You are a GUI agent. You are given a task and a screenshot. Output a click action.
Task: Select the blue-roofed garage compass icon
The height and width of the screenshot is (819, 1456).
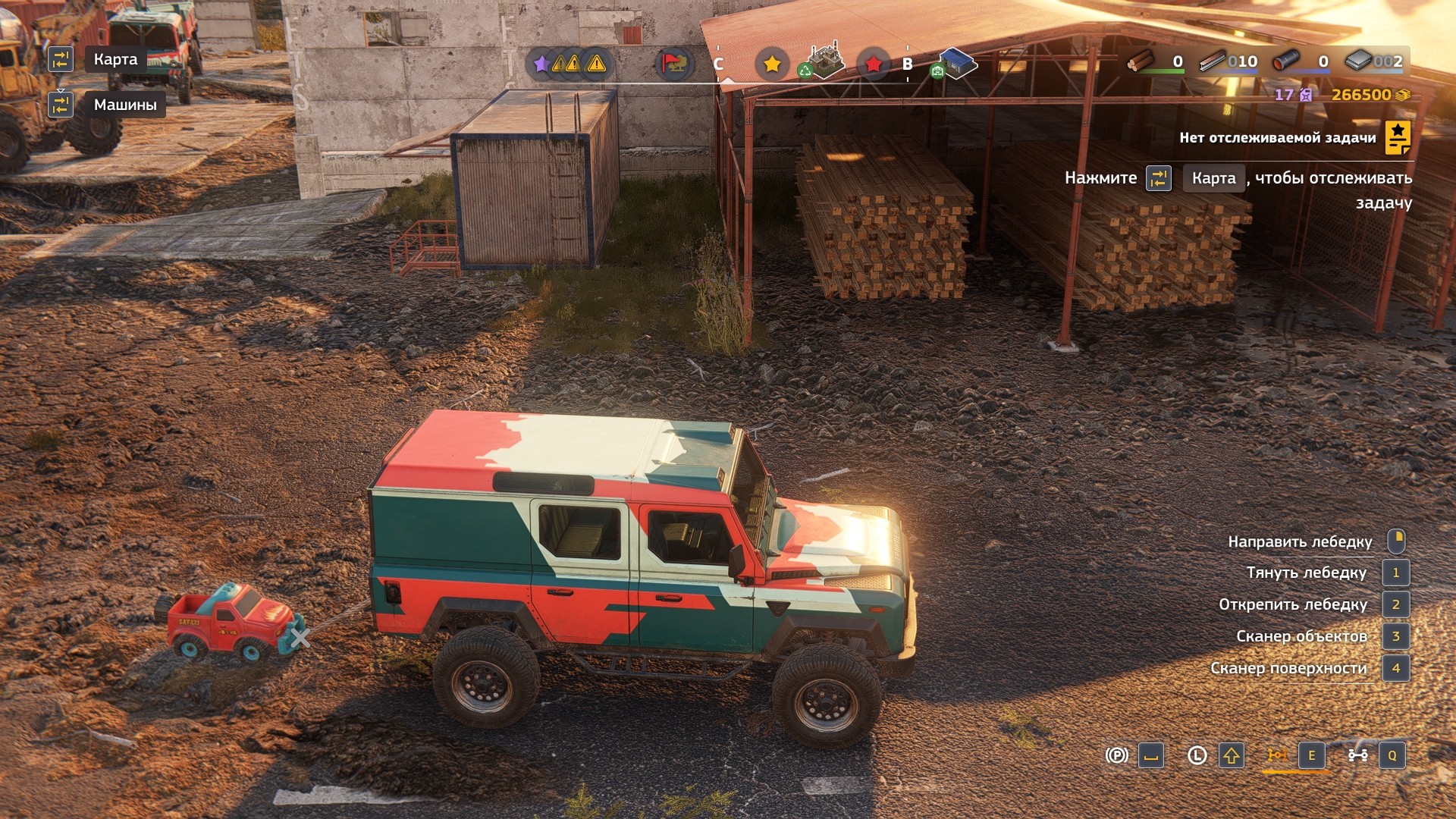click(955, 64)
